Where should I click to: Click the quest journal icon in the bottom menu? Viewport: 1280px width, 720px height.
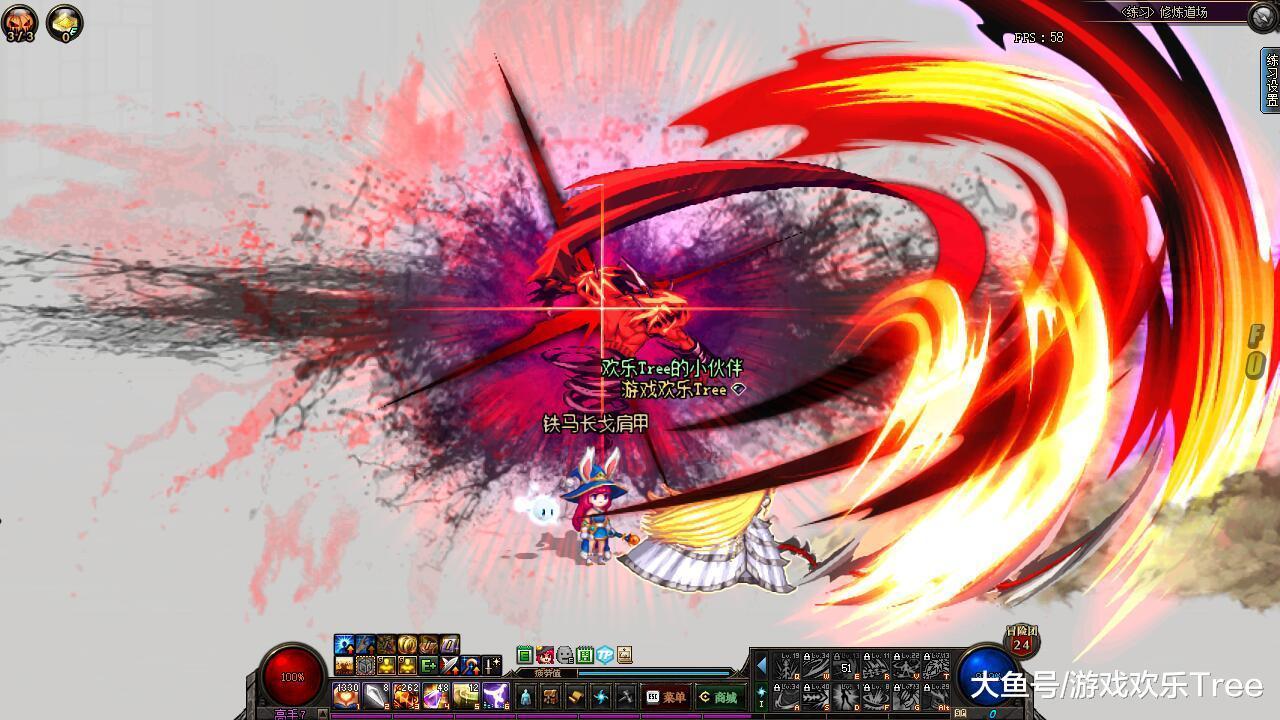[575, 697]
